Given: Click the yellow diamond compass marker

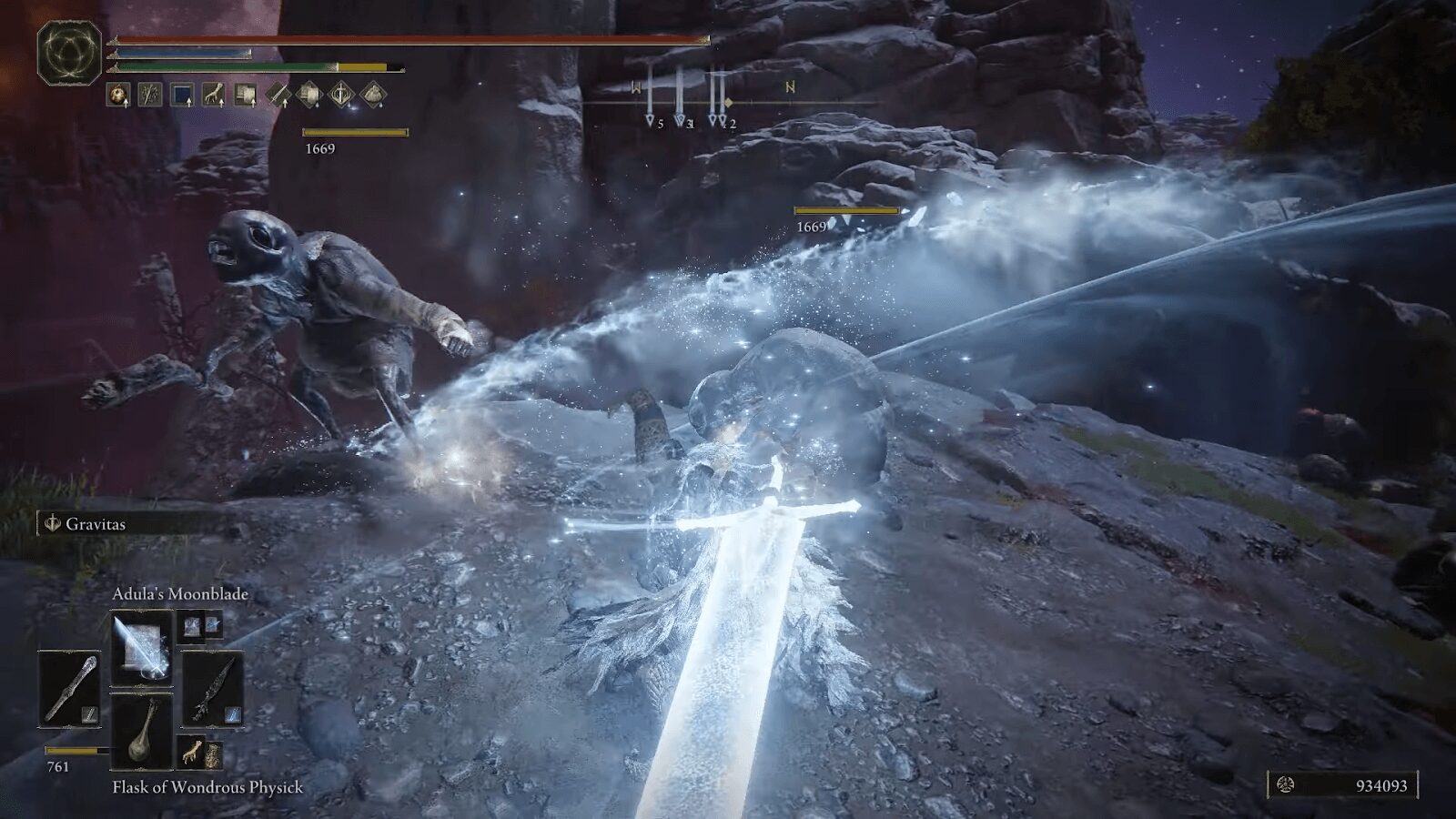Looking at the screenshot, I should (x=727, y=102).
